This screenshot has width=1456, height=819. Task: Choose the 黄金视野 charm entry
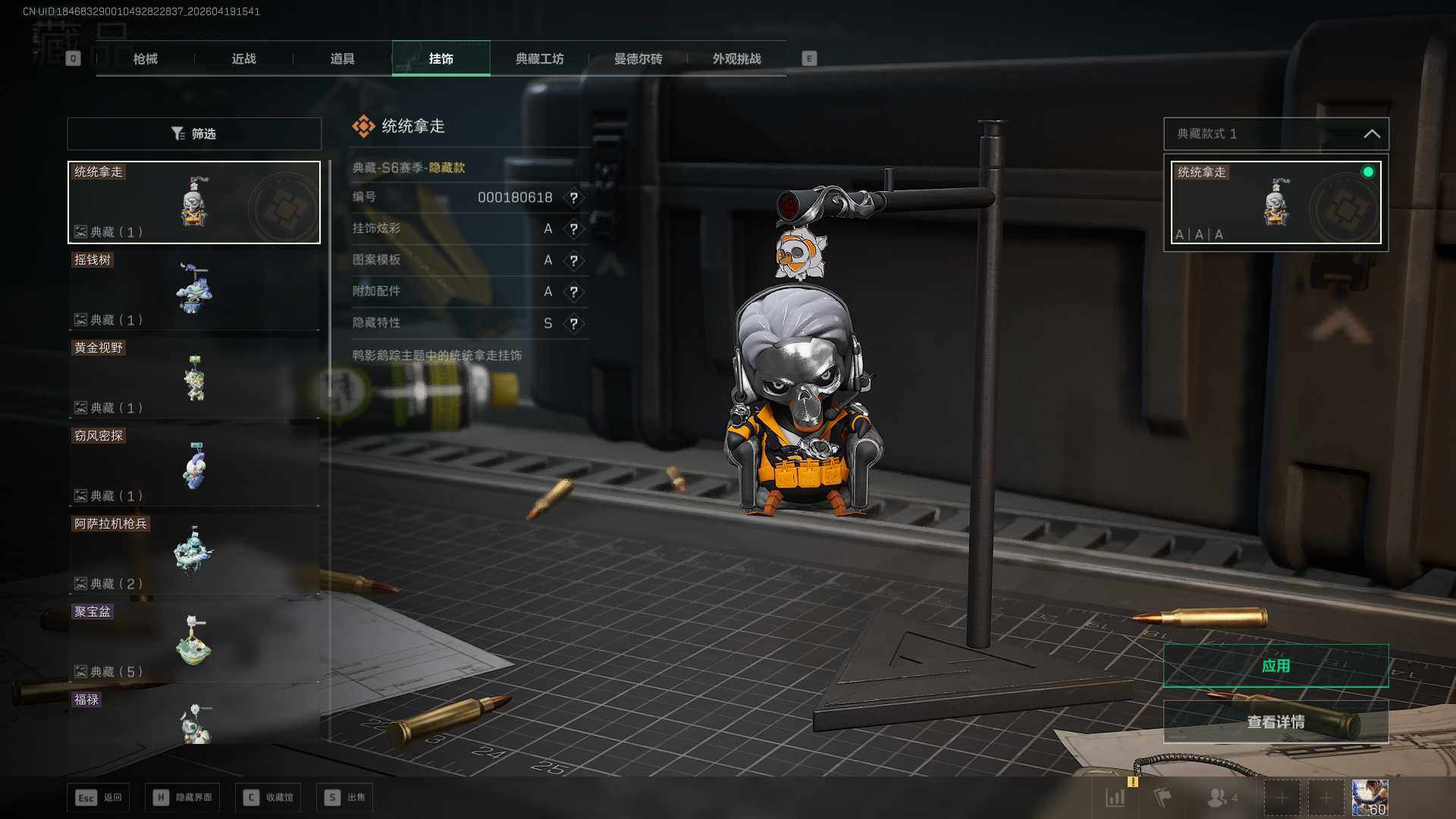click(x=194, y=378)
